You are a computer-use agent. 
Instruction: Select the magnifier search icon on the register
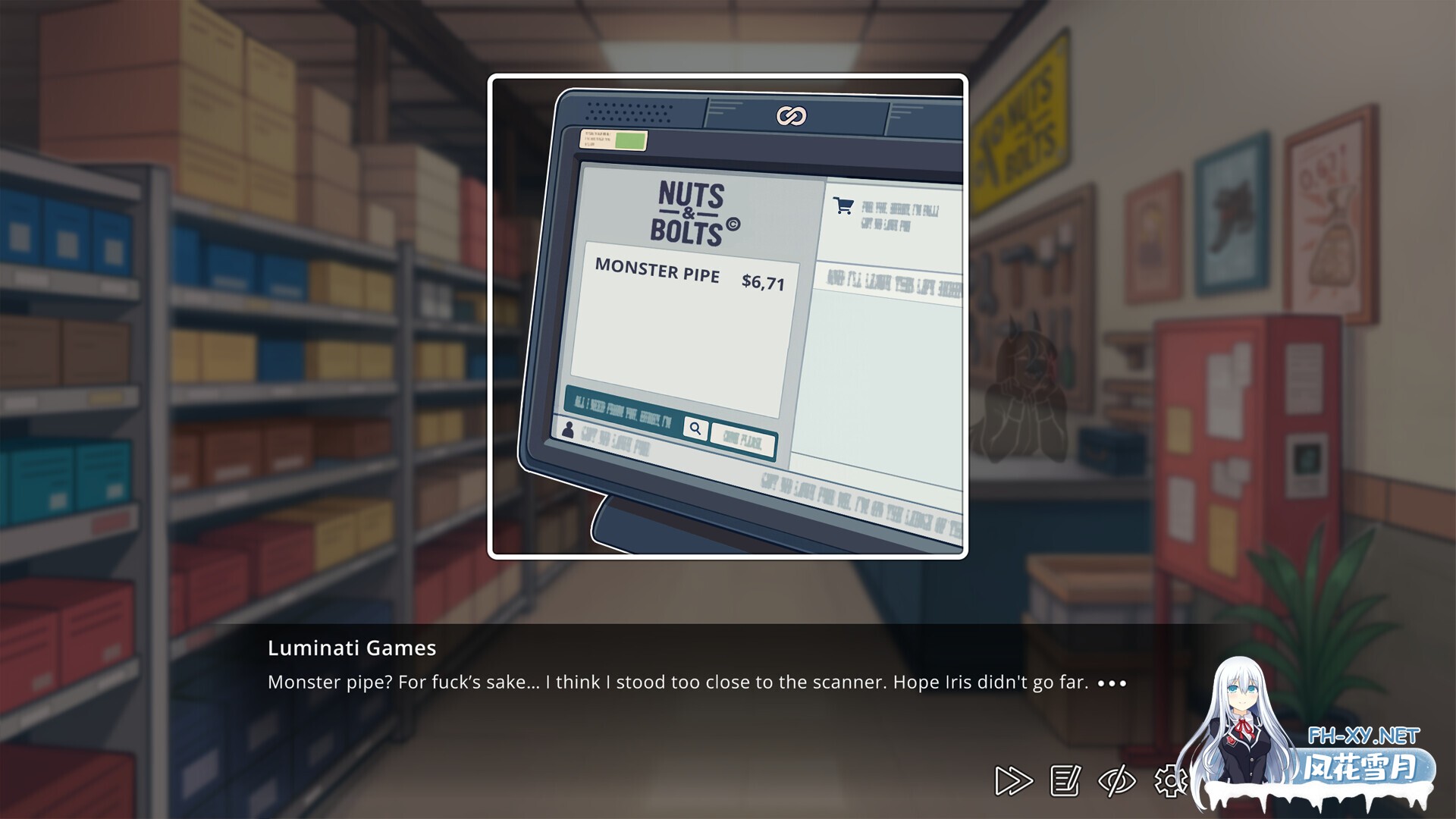(x=695, y=430)
